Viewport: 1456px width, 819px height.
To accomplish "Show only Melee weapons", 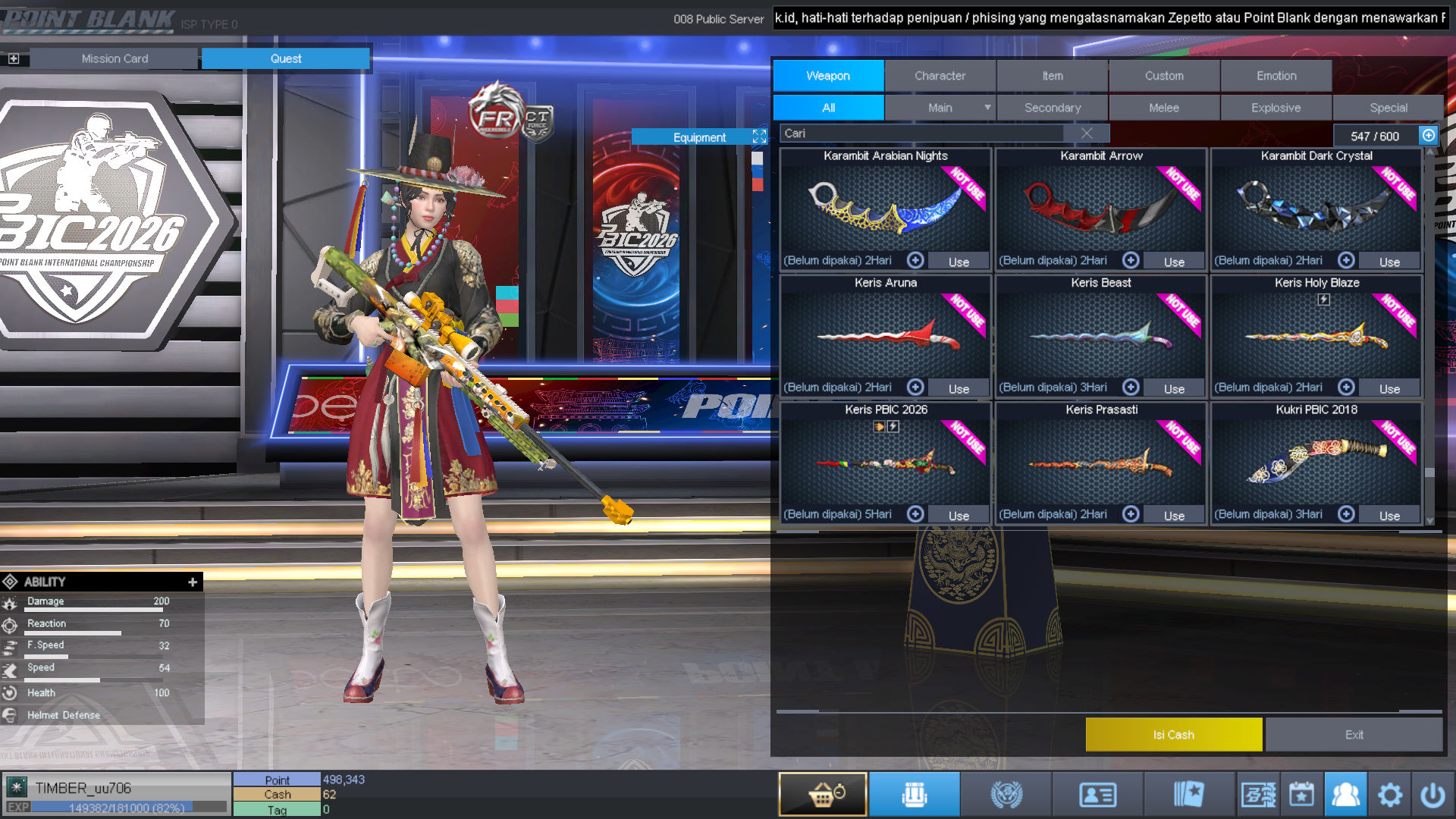I will coord(1164,108).
